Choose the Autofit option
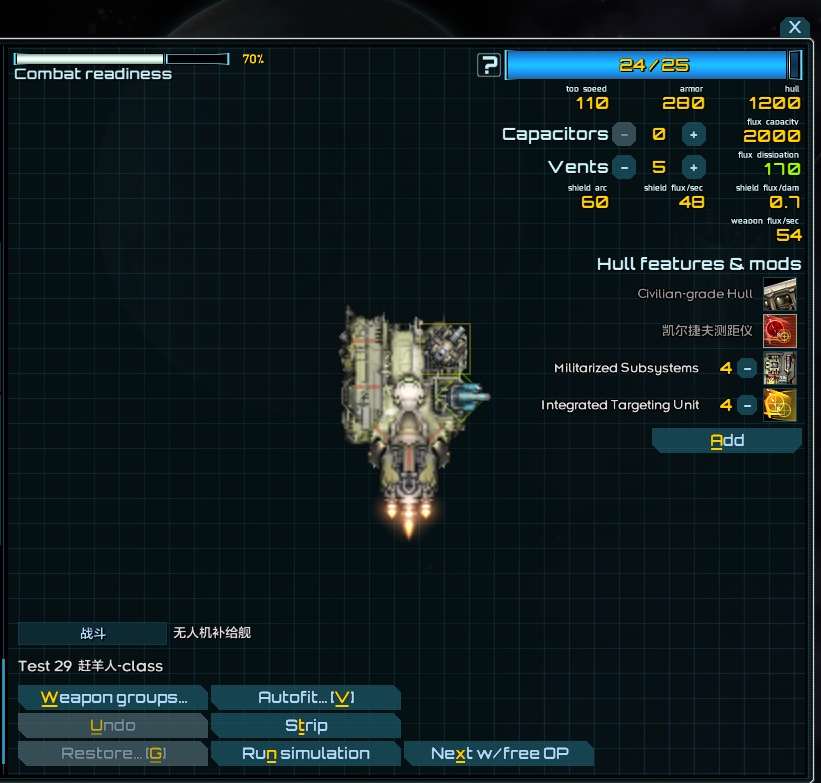The height and width of the screenshot is (783, 821). 306,698
